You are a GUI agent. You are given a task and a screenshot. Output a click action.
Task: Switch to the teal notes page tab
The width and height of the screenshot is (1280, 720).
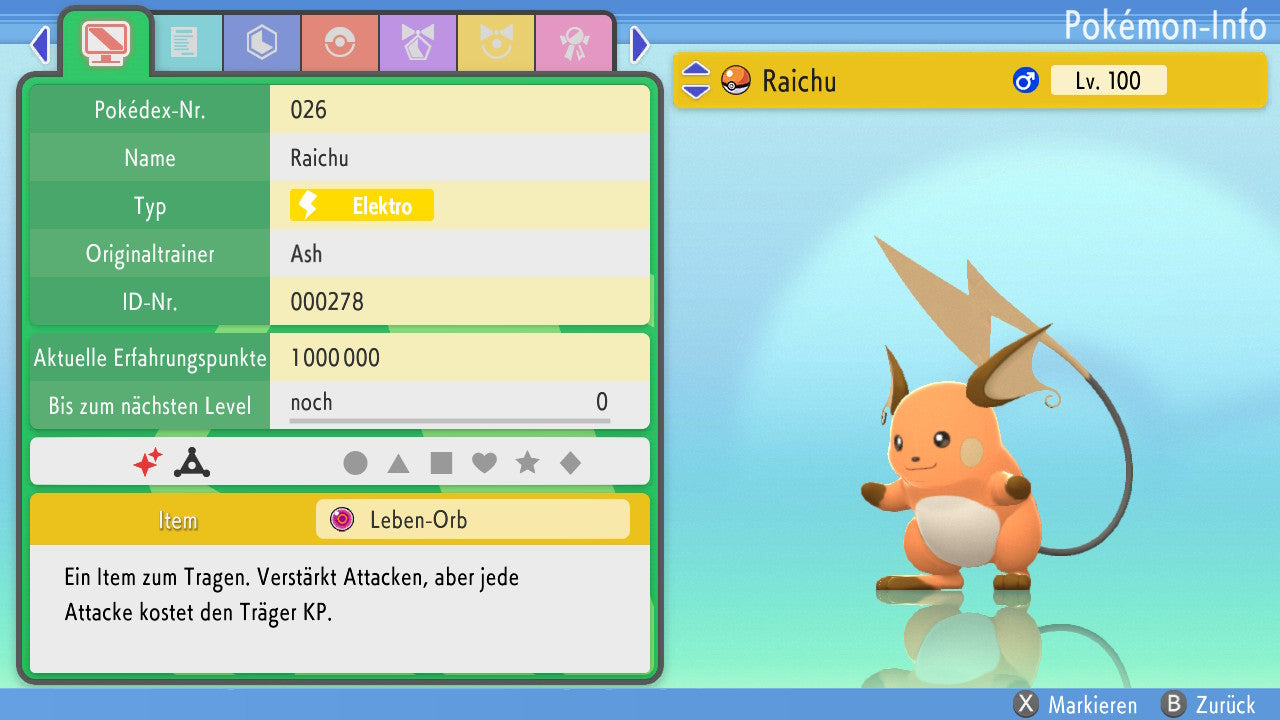click(x=183, y=43)
